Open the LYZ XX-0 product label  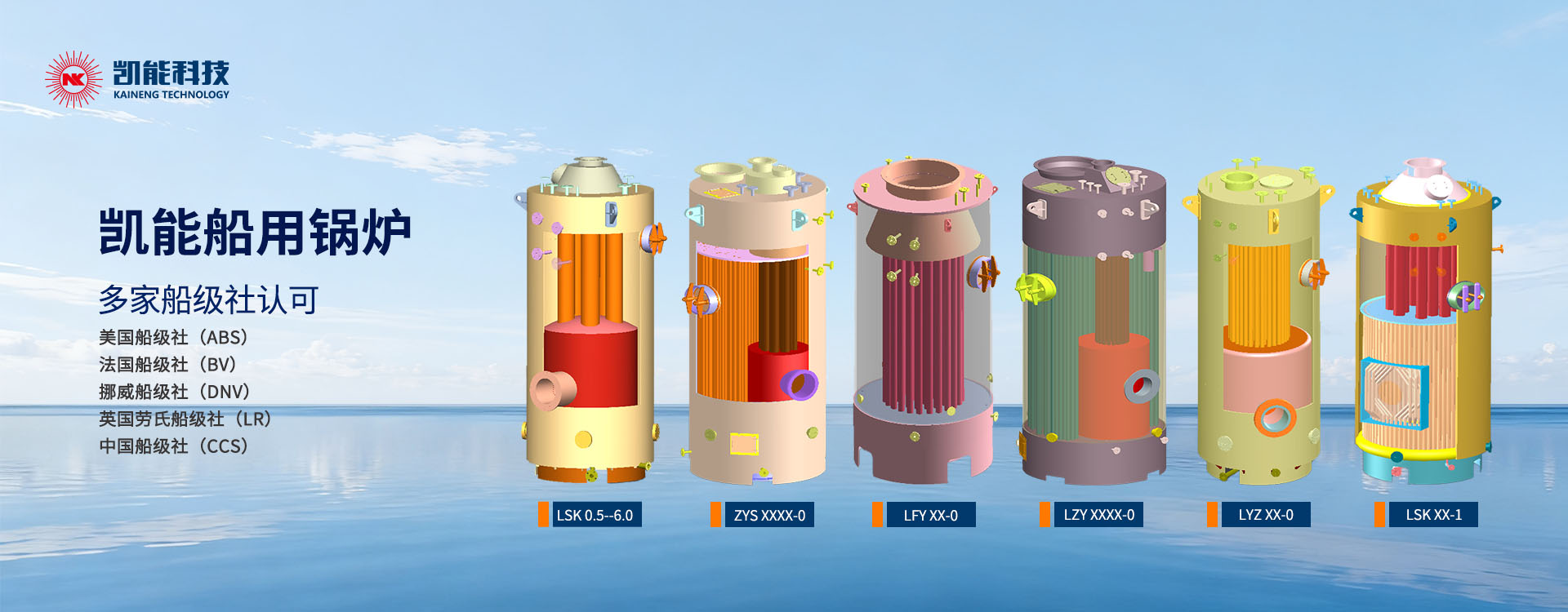(x=1265, y=515)
